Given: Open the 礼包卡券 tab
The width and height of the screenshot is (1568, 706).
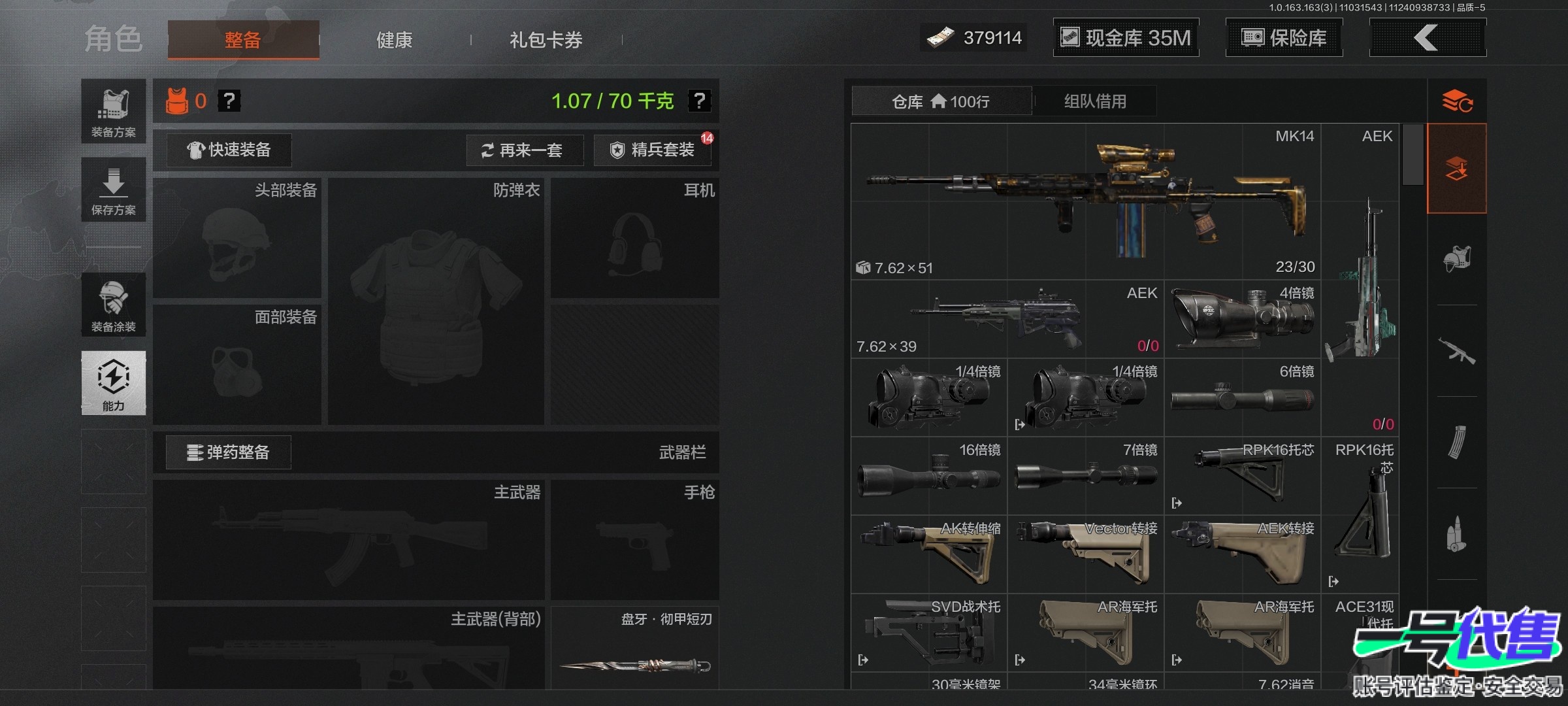Looking at the screenshot, I should [x=546, y=40].
